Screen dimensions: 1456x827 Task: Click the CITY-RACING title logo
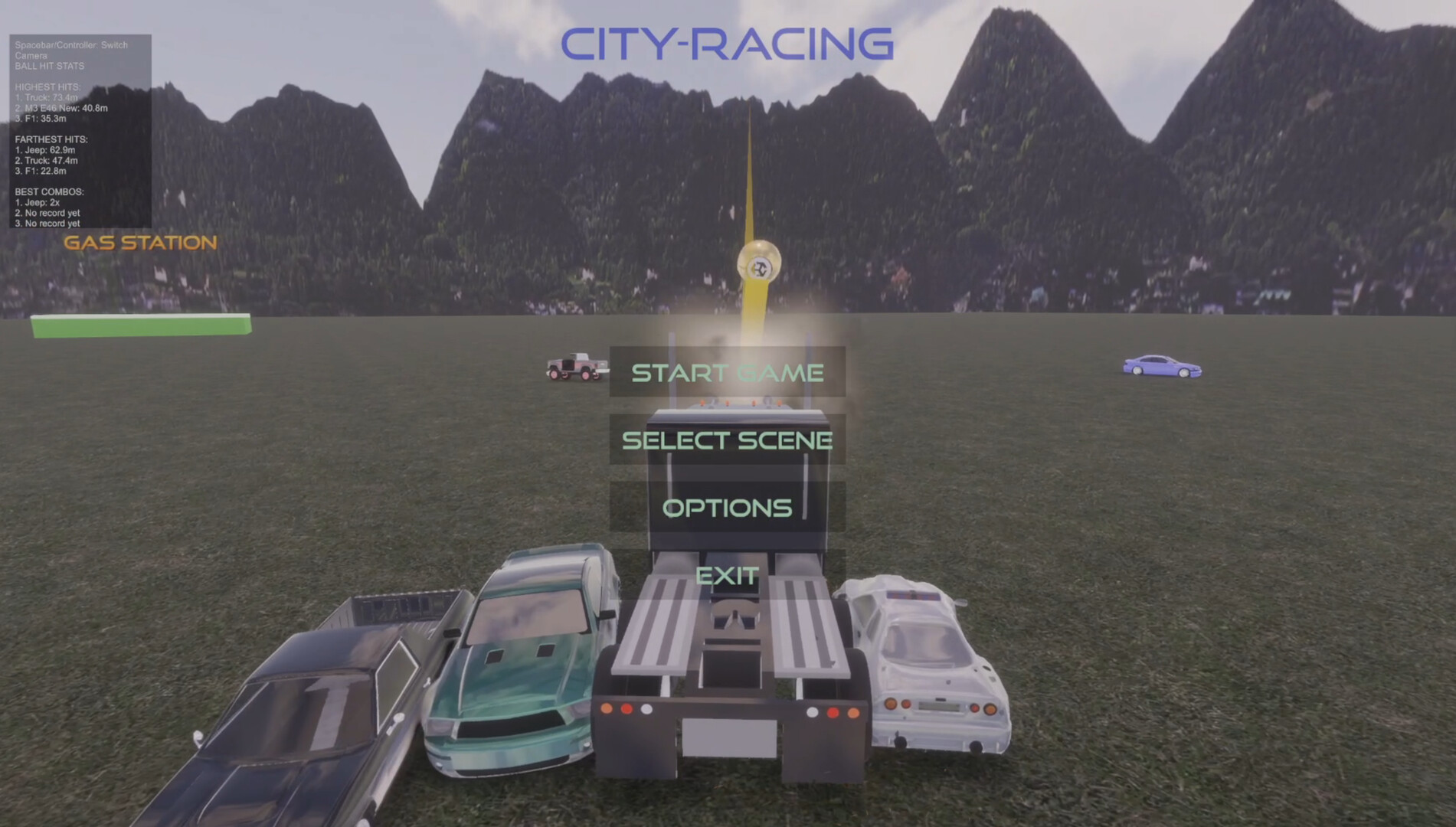coord(728,44)
